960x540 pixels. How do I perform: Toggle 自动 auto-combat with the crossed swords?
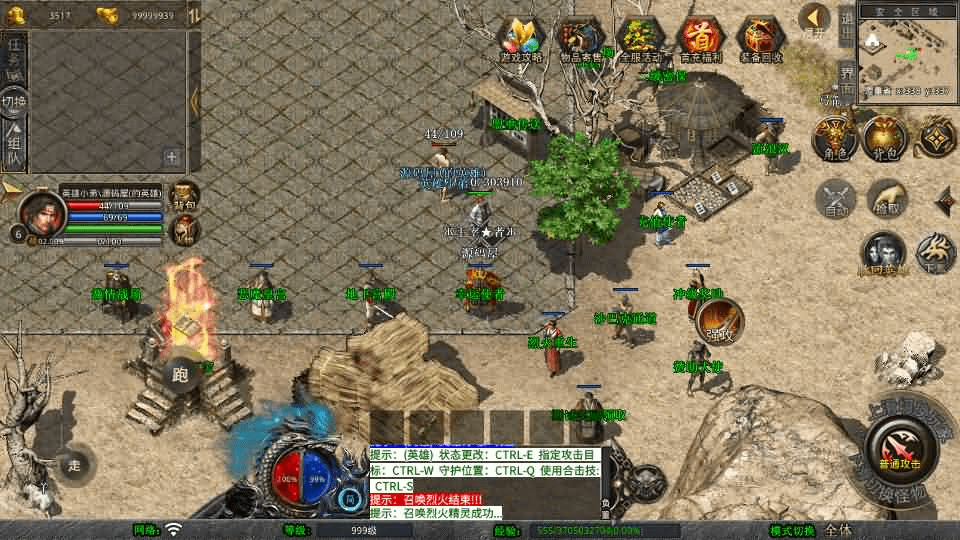tap(836, 198)
